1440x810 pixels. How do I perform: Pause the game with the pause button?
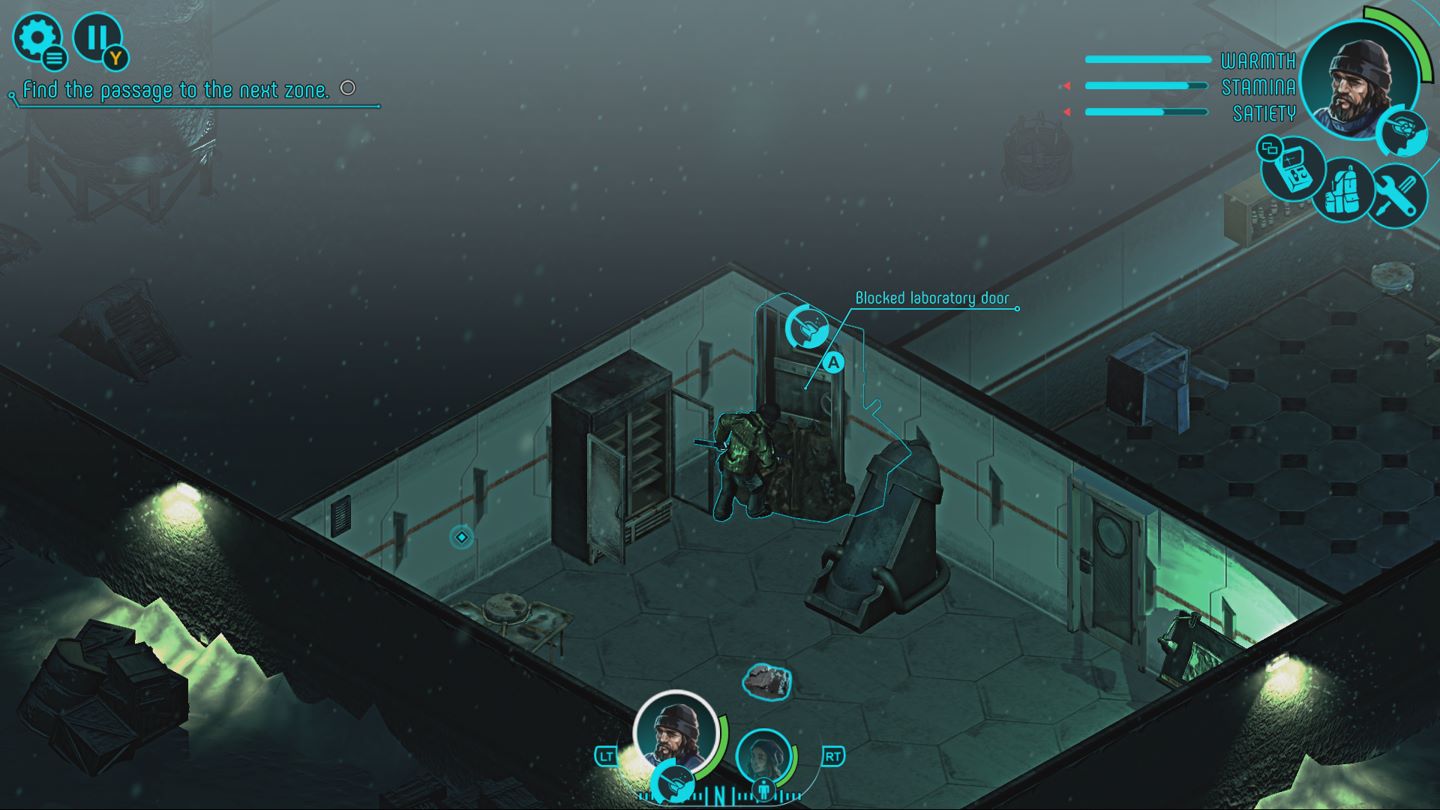coord(96,38)
